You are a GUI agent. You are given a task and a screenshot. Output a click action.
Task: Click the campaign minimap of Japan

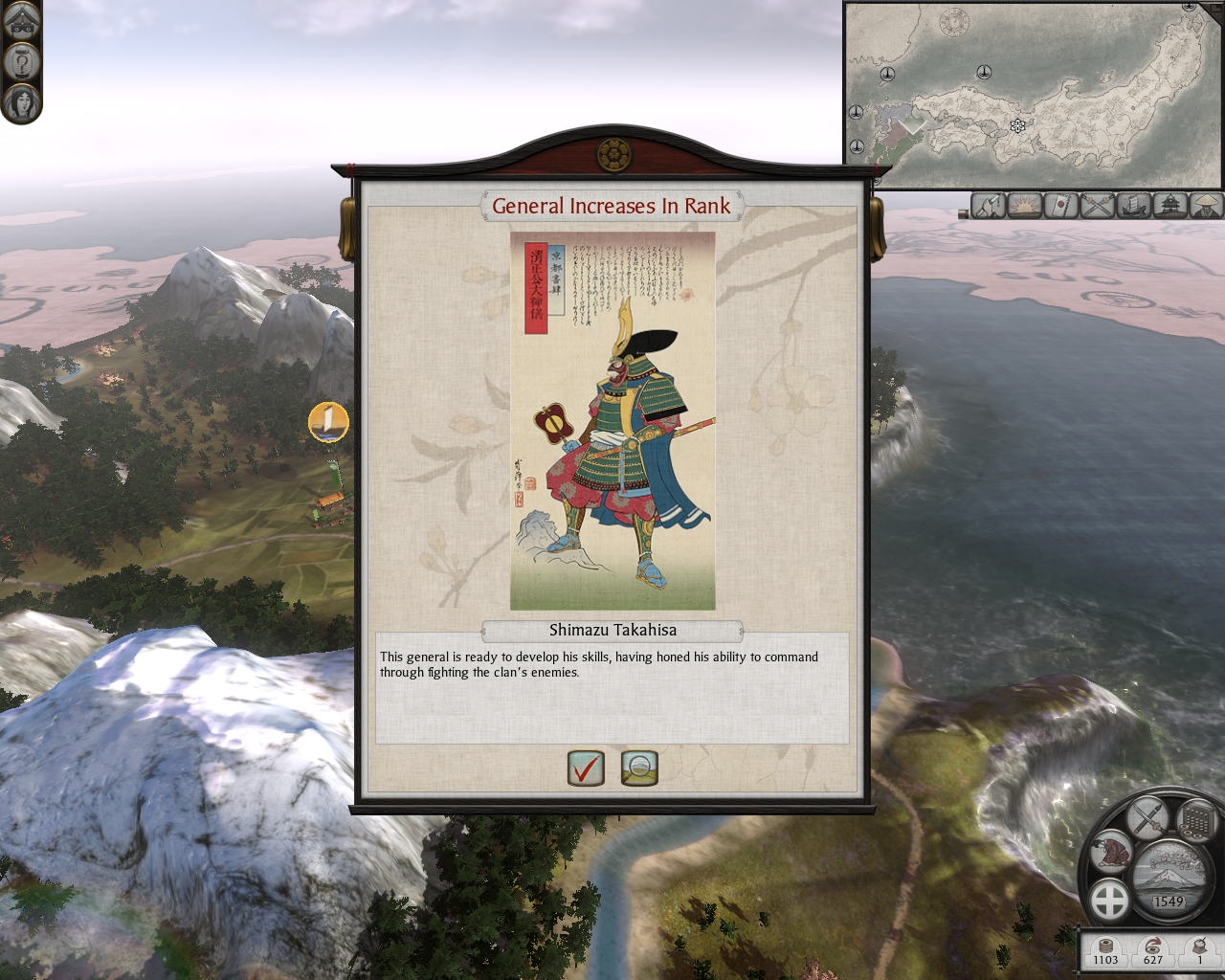click(1034, 96)
